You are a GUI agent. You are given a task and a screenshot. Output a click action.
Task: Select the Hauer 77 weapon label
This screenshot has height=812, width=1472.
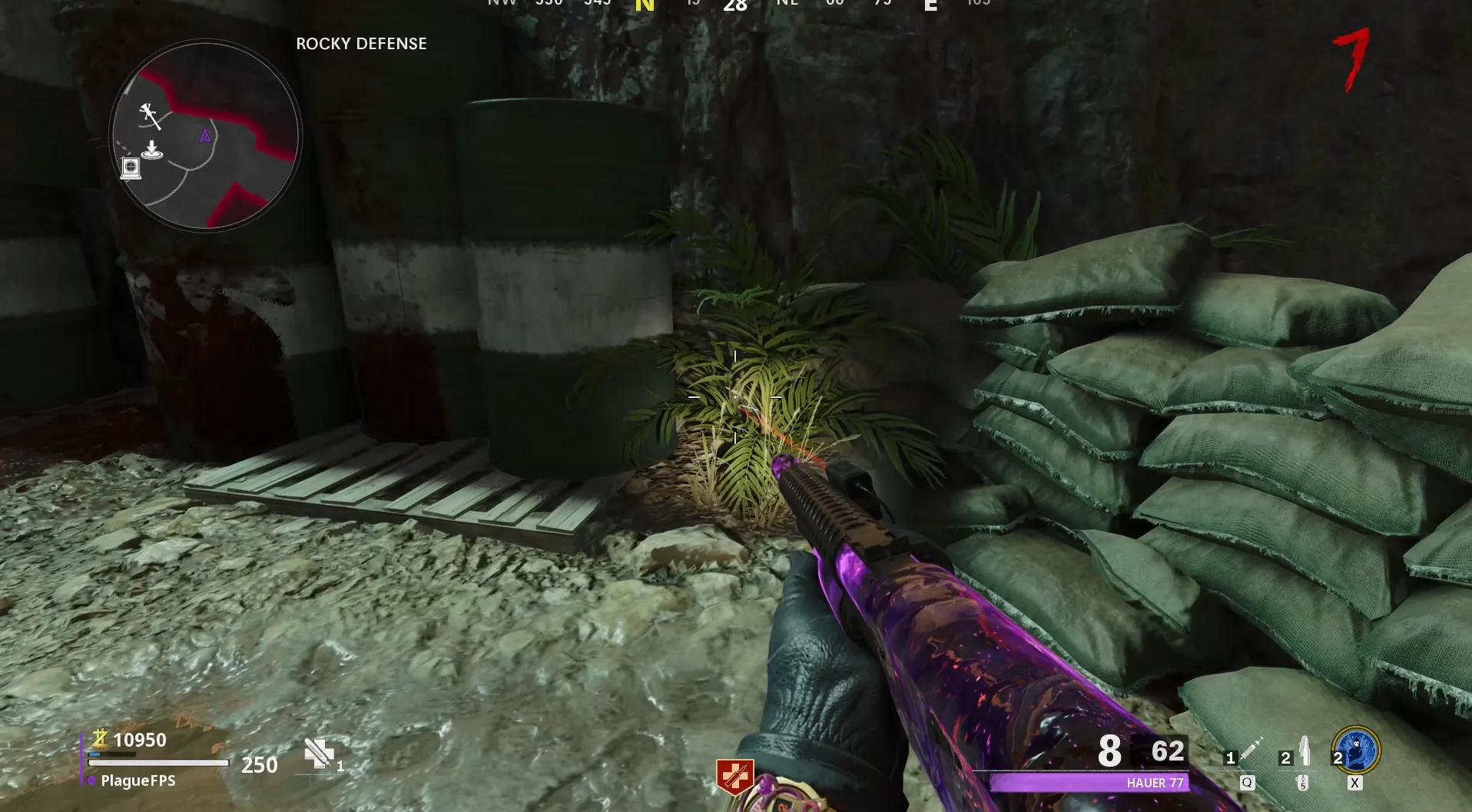tap(1154, 783)
